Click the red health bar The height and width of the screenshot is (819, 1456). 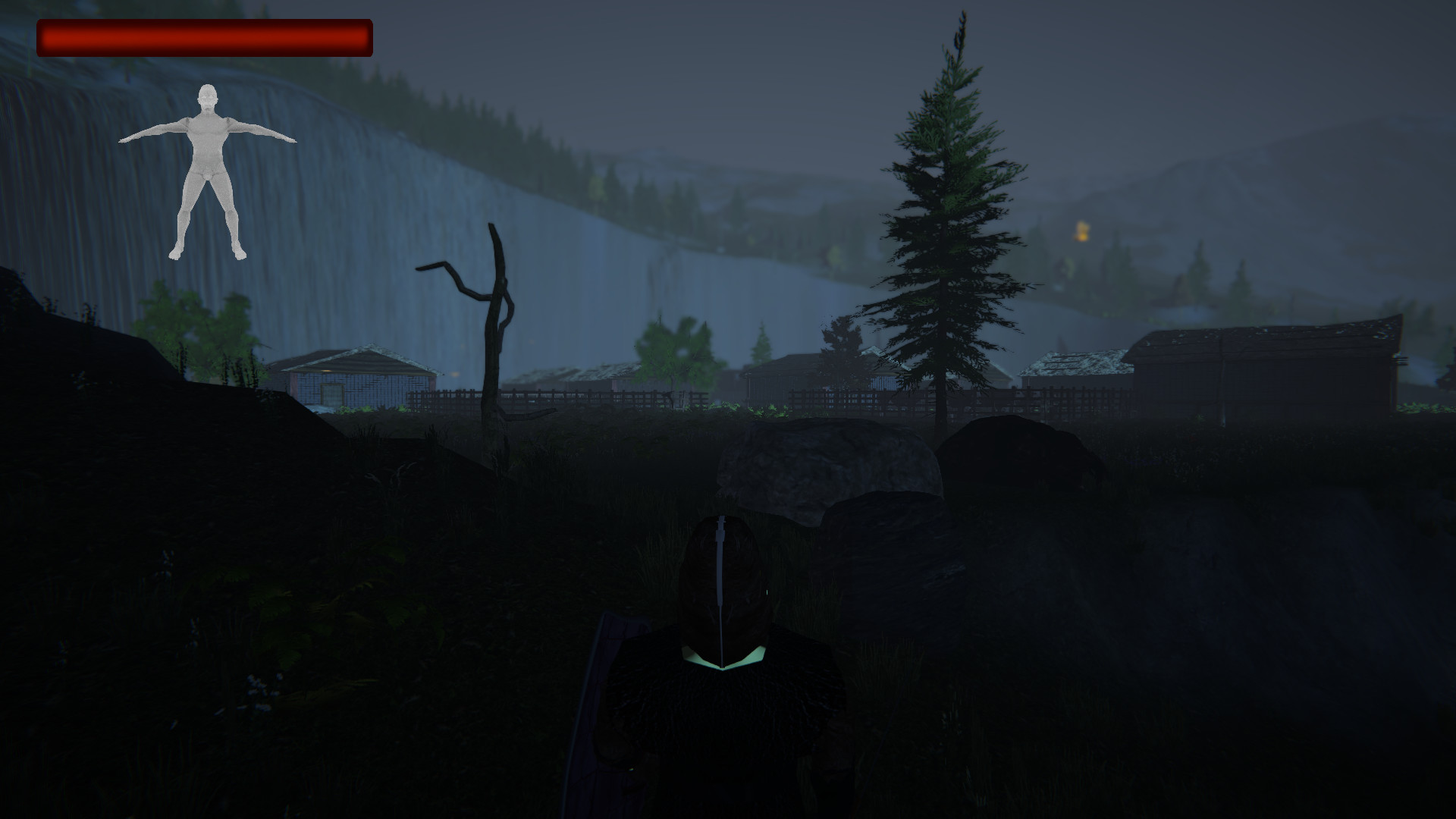coord(205,38)
